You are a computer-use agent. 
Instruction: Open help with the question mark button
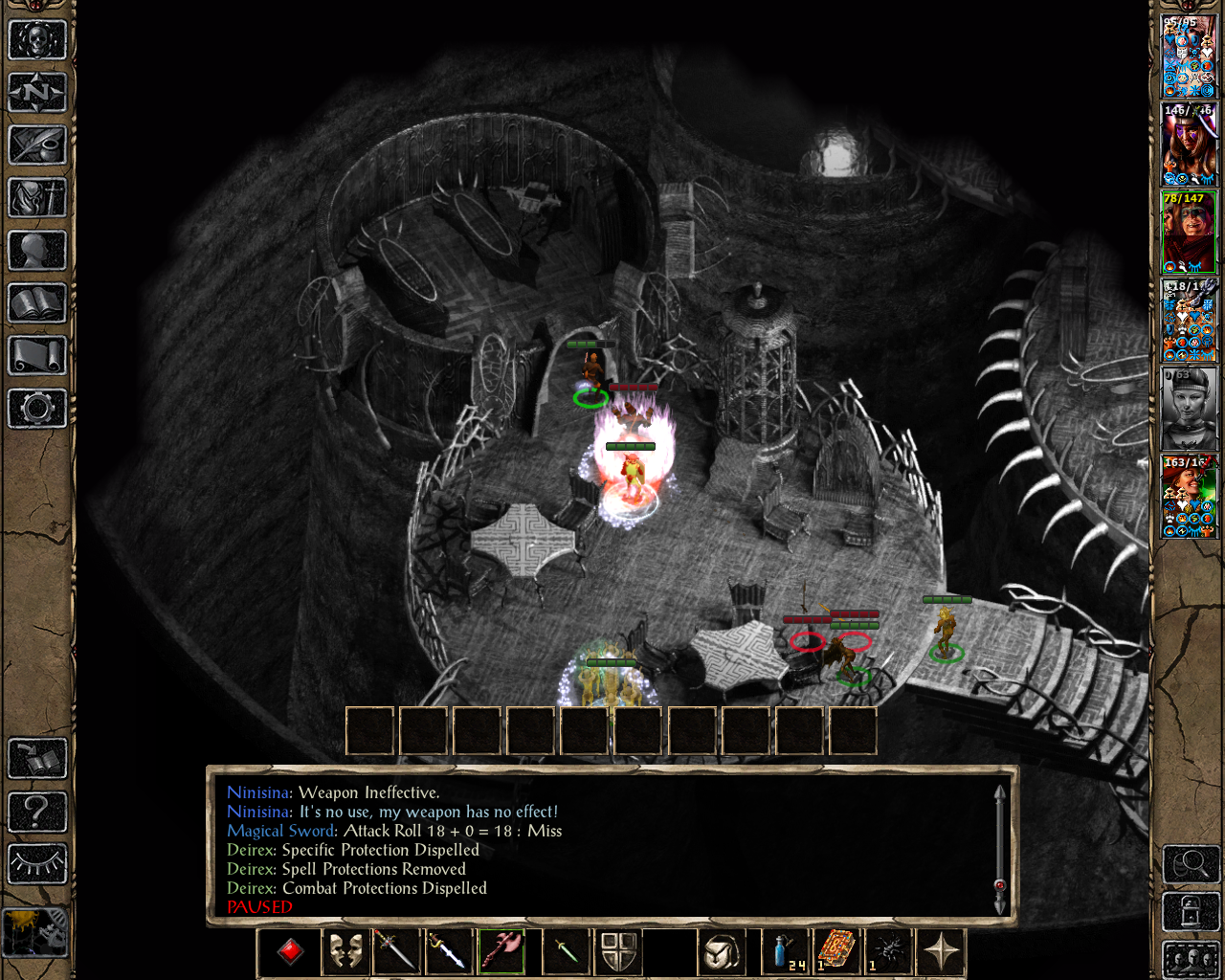(37, 812)
